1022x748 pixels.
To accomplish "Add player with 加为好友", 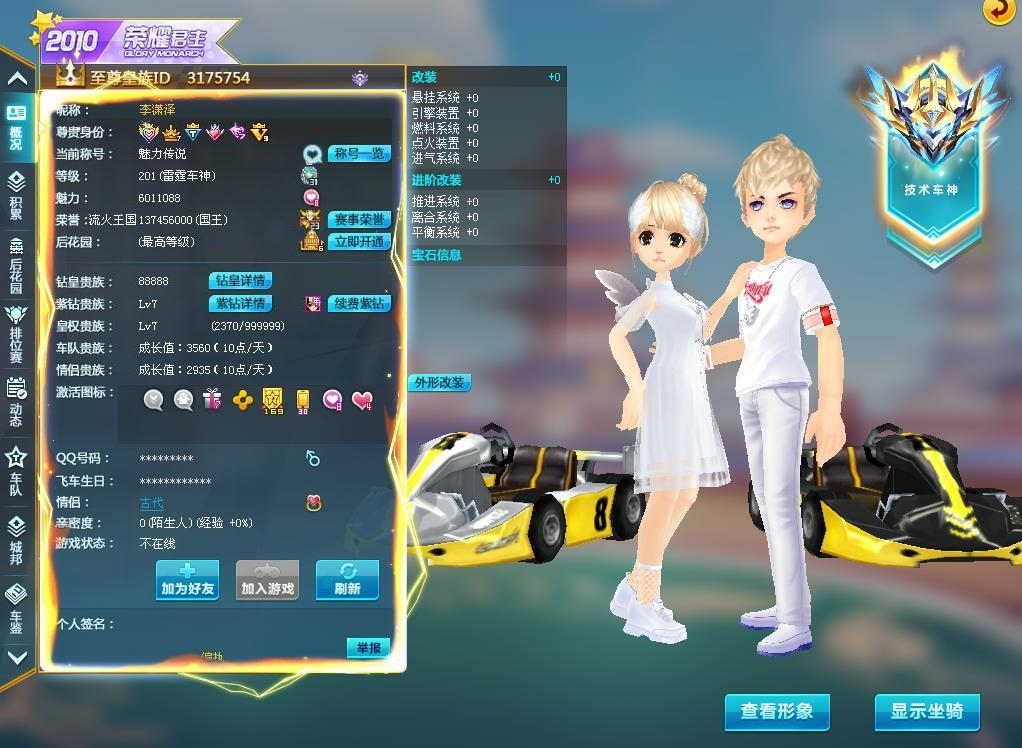I will click(187, 580).
